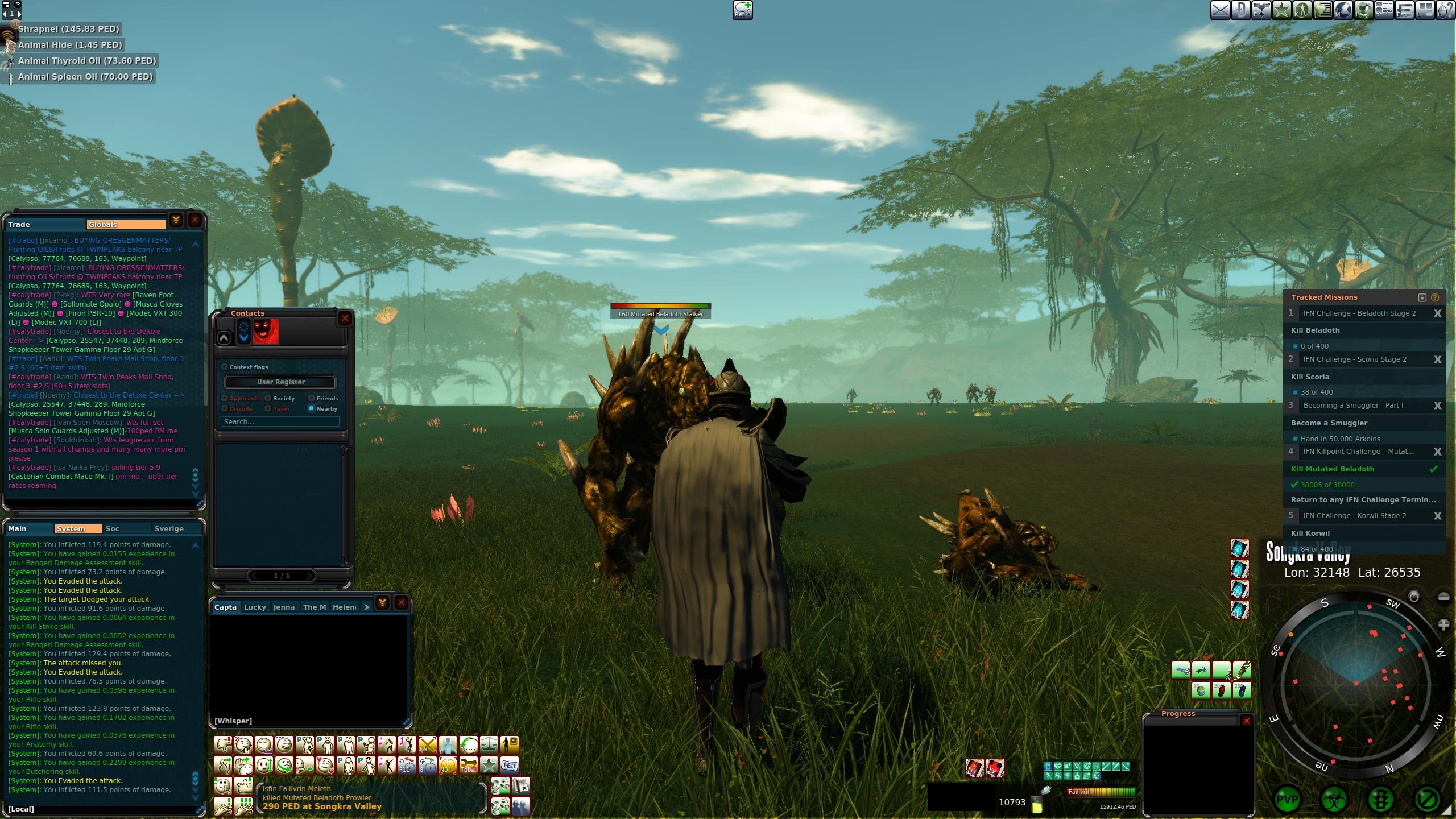Remove IFN Challenge Beladoth Stage 2 from tracking

[x=1437, y=313]
